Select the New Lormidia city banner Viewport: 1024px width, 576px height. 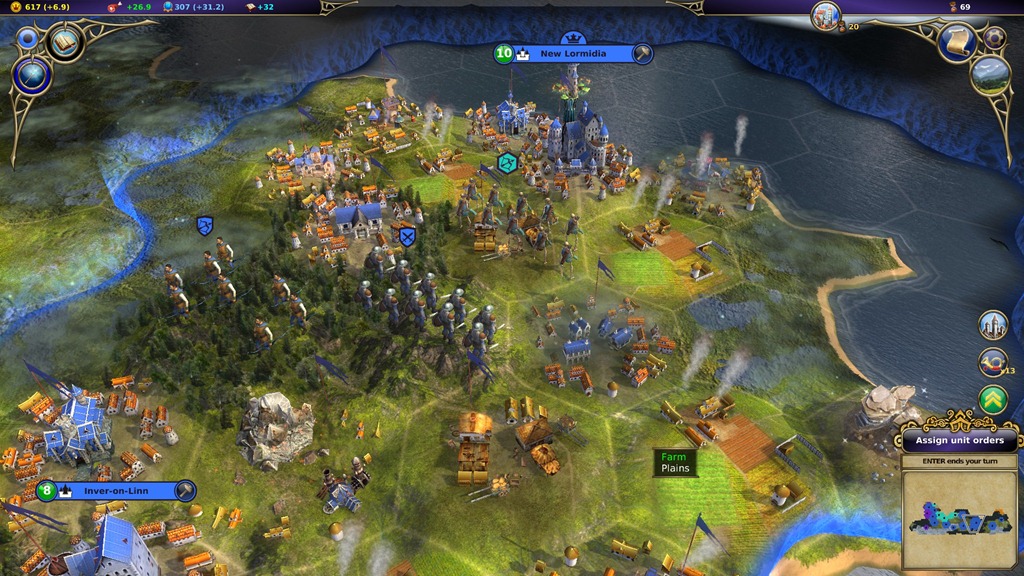(579, 53)
